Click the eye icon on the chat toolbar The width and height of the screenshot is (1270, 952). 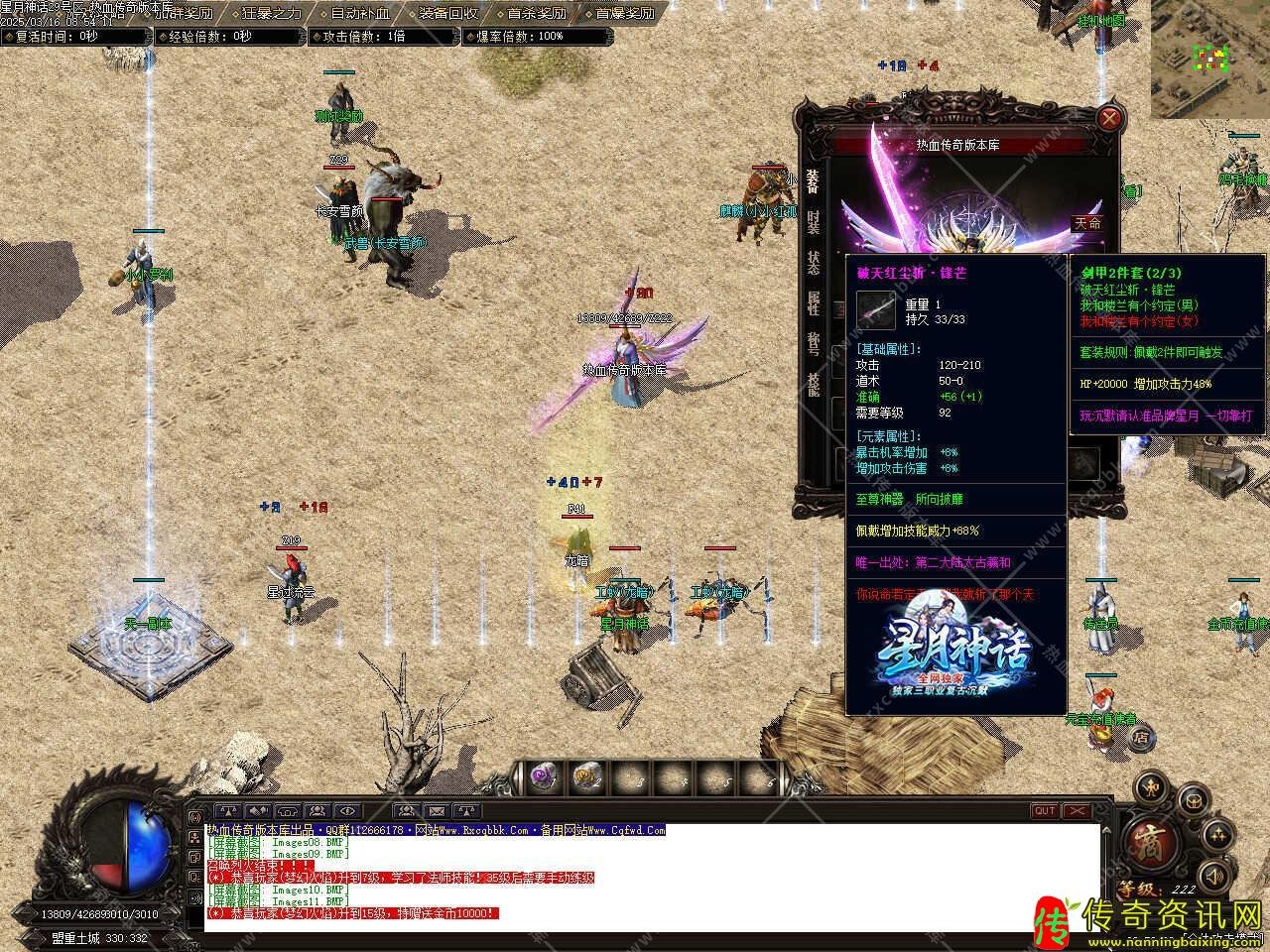[348, 811]
